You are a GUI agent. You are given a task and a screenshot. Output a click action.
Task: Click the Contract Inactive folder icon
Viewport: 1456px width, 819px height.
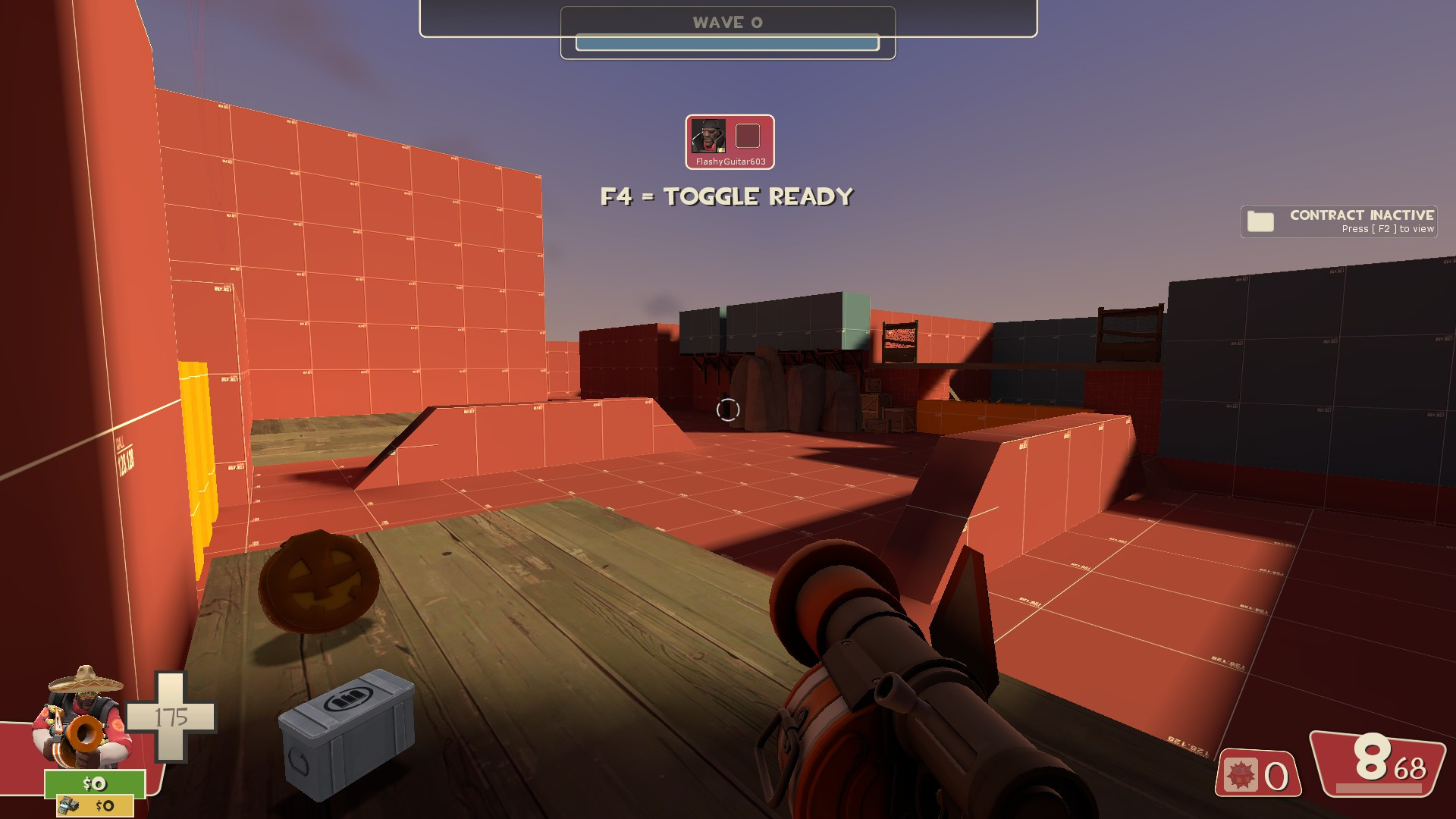[x=1259, y=221]
